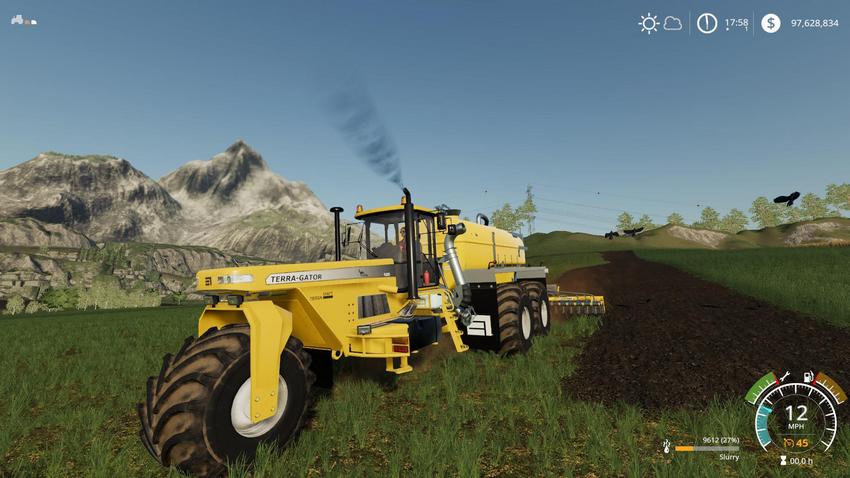Click the vehicle schema icon
This screenshot has height=478, width=850.
click(x=24, y=20)
